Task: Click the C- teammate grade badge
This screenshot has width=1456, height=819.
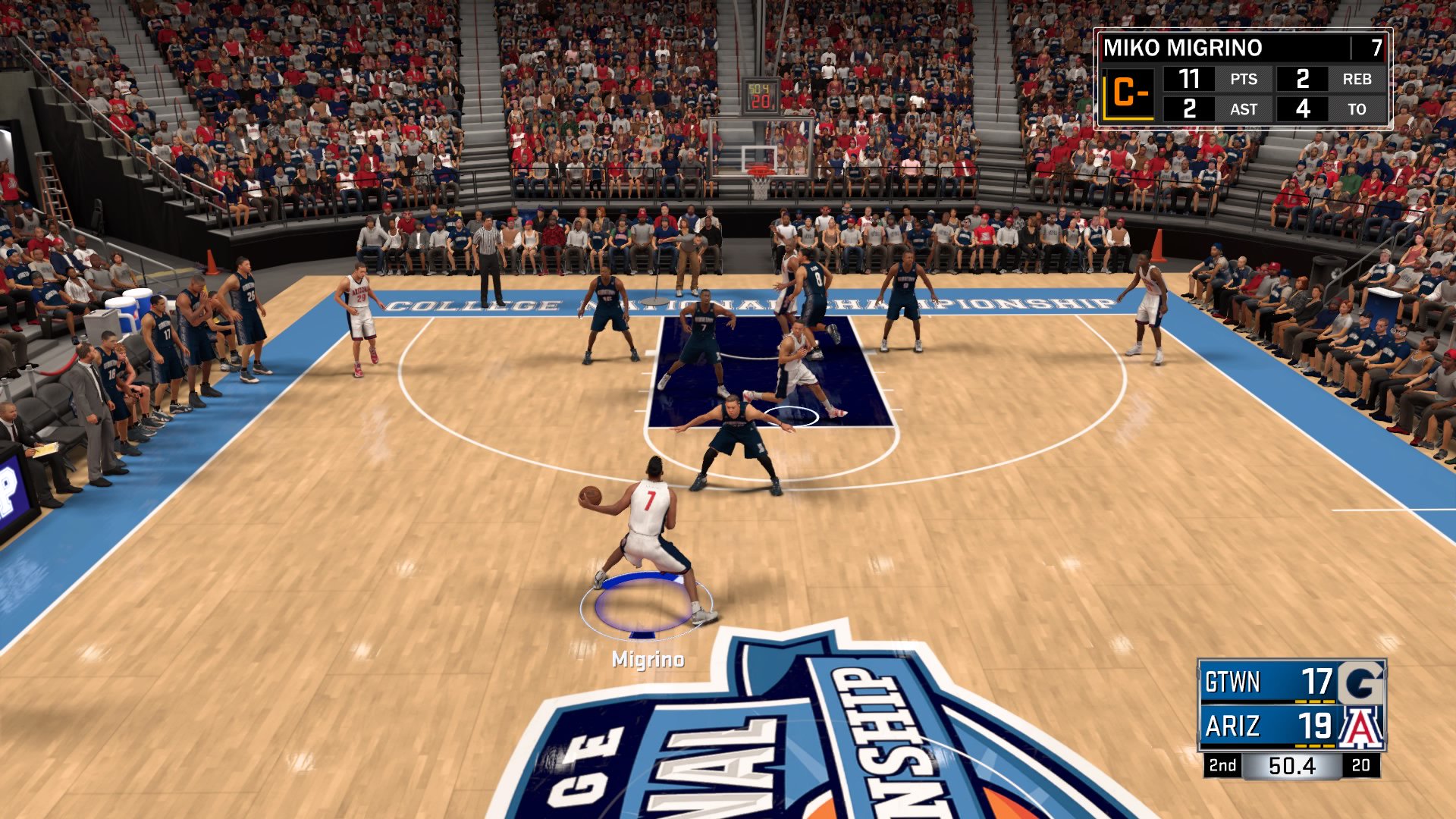Action: pyautogui.click(x=1128, y=94)
